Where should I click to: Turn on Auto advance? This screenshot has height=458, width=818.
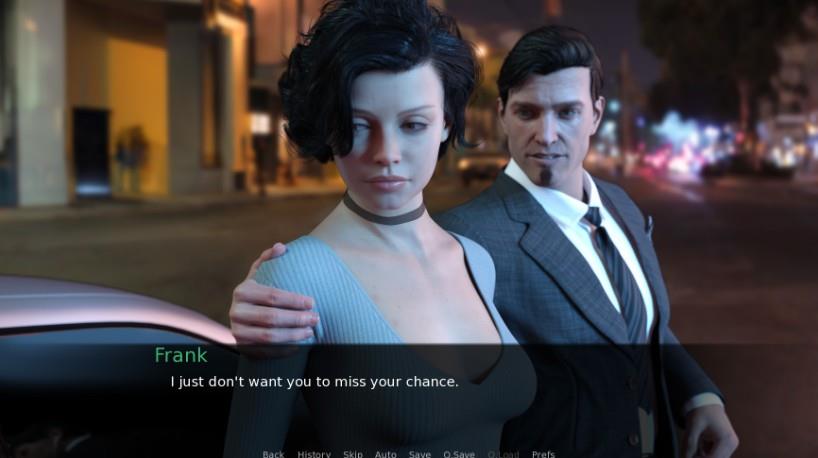pos(385,454)
